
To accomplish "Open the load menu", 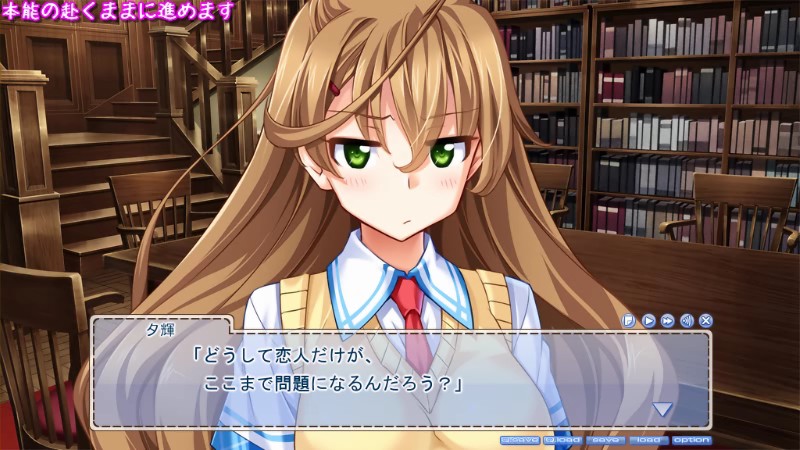I will pos(648,440).
